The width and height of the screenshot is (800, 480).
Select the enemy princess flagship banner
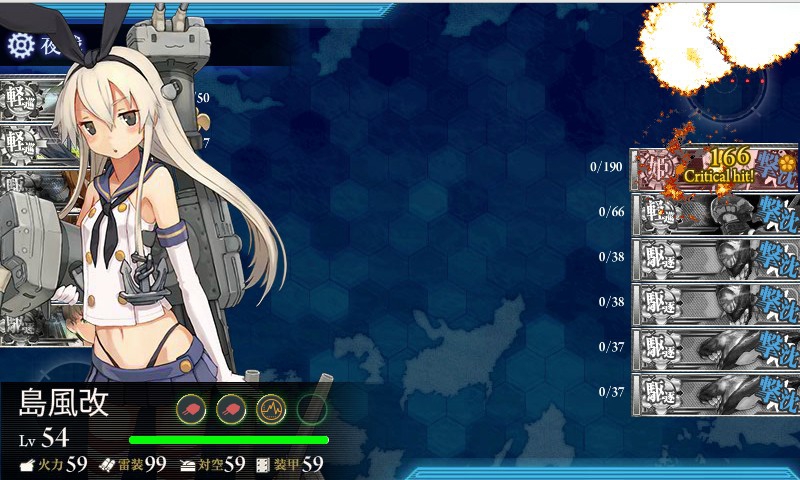[x=715, y=168]
